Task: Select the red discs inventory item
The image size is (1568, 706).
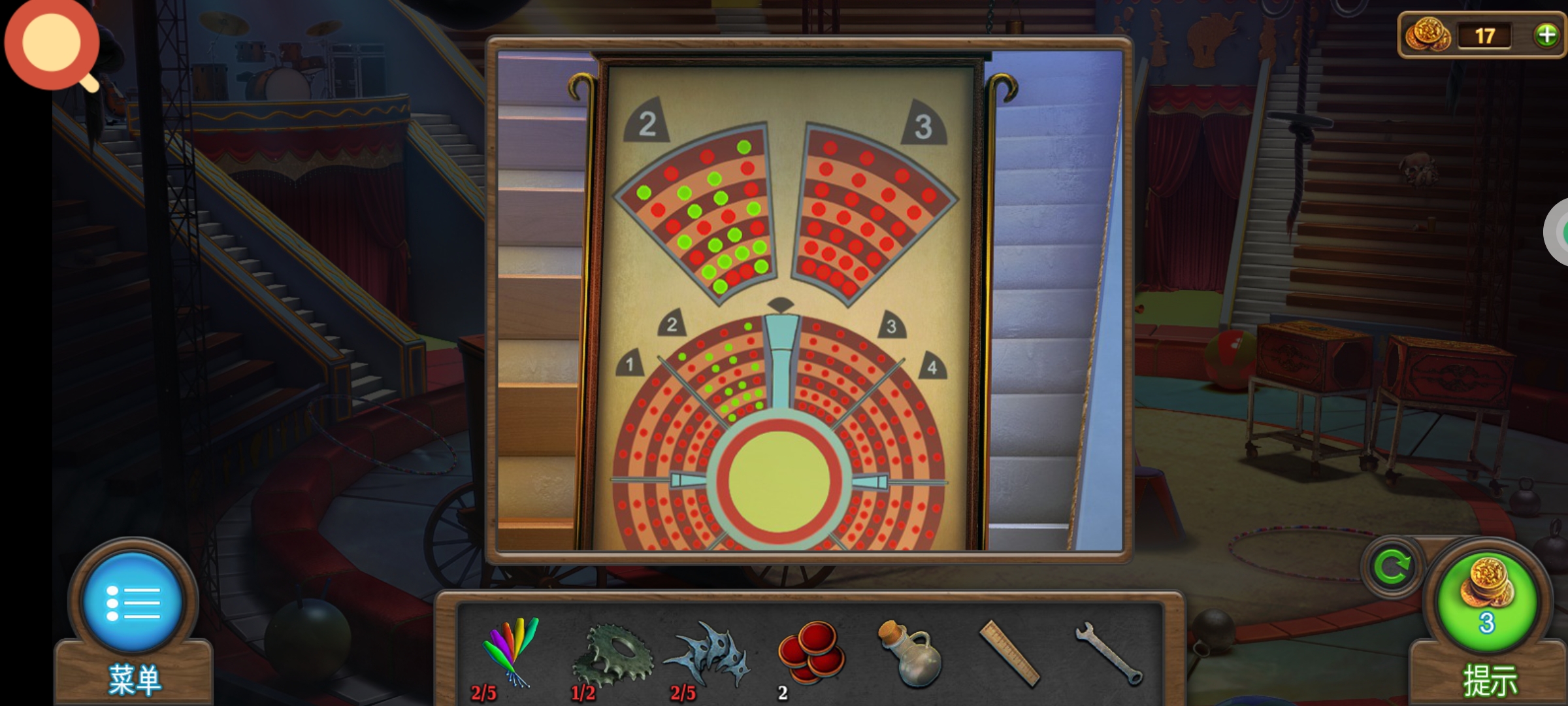Action: click(810, 652)
